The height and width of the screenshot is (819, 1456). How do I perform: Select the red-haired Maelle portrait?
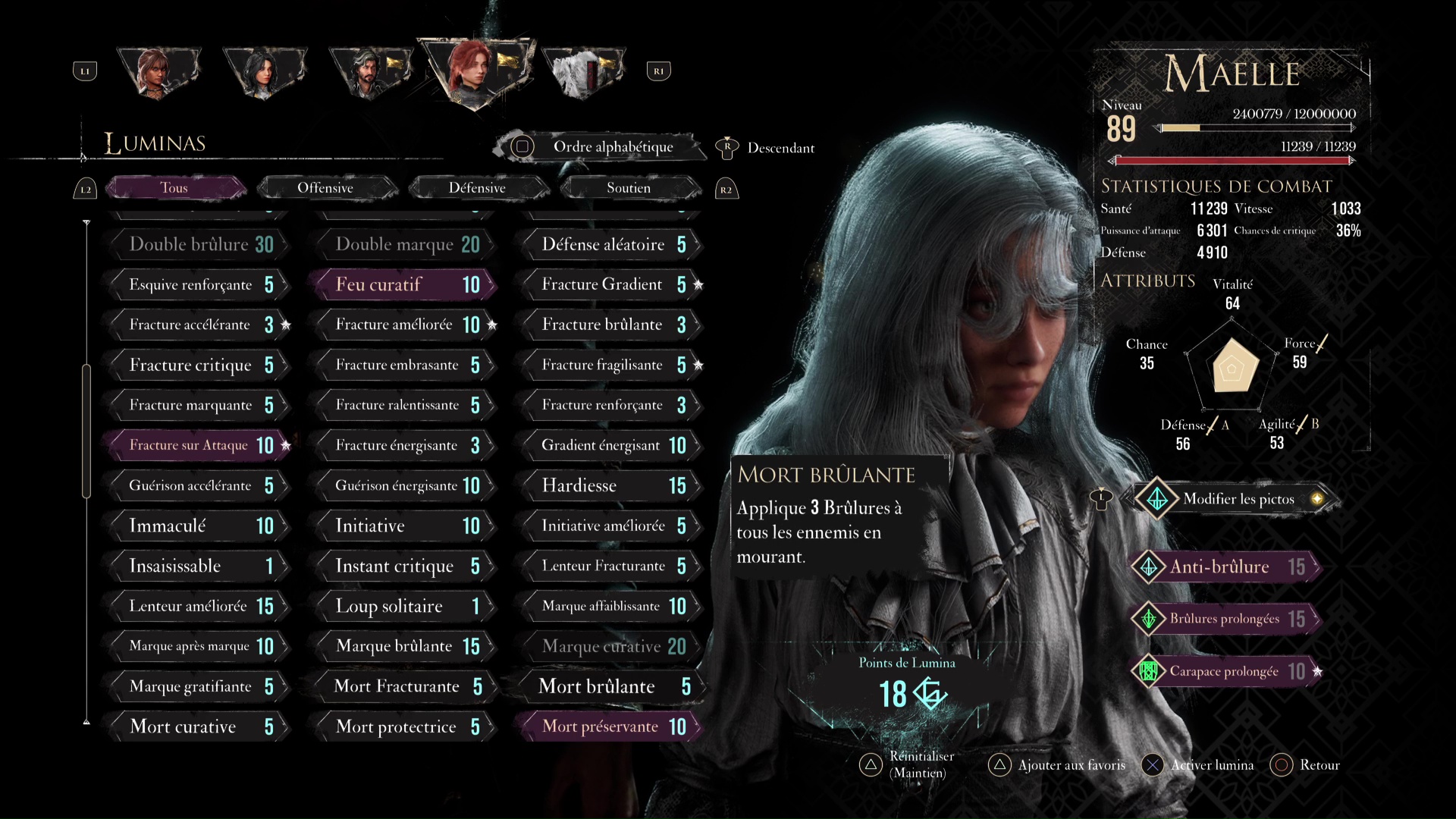click(475, 72)
